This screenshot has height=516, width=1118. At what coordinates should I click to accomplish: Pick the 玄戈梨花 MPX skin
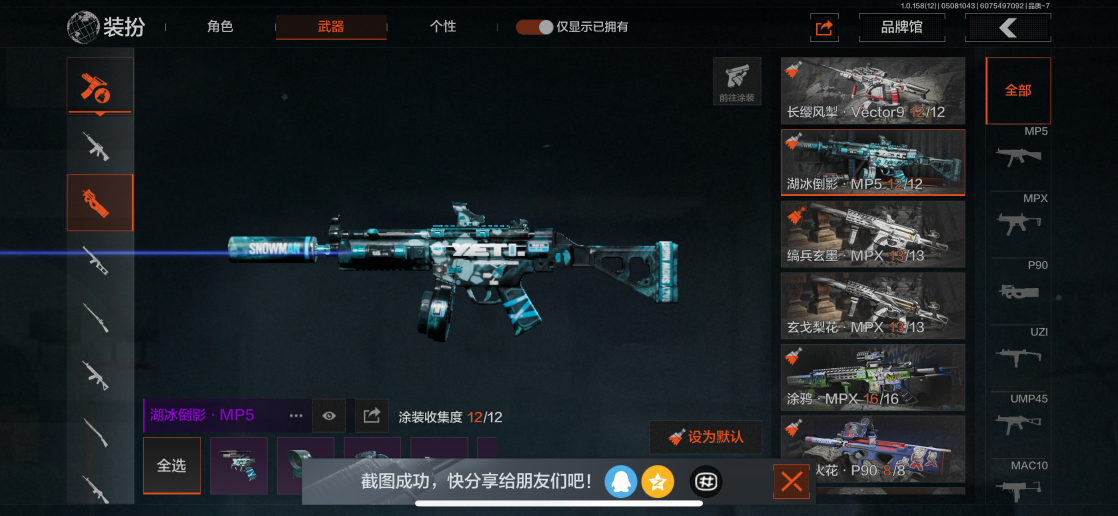click(x=872, y=305)
